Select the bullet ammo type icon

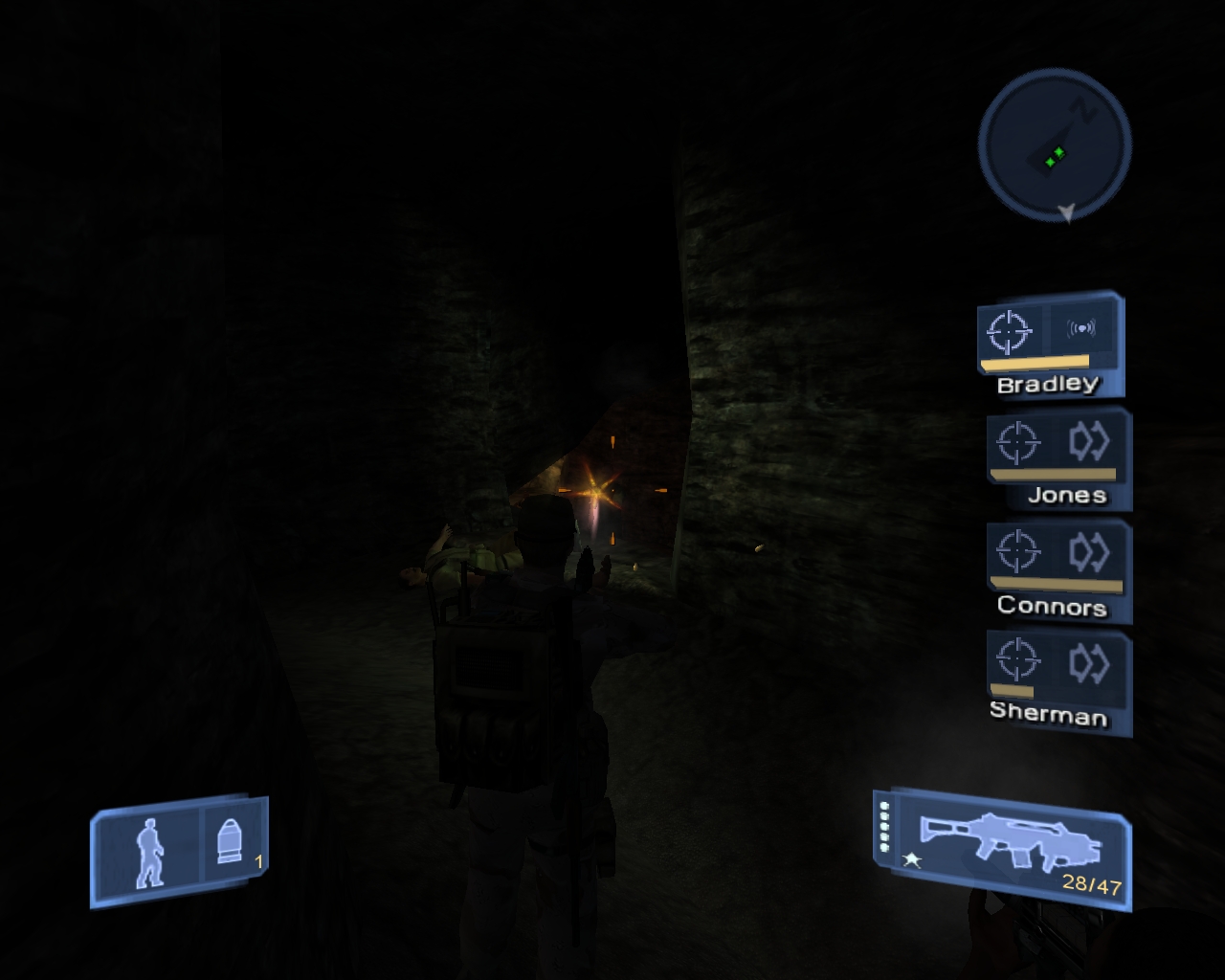coord(230,843)
